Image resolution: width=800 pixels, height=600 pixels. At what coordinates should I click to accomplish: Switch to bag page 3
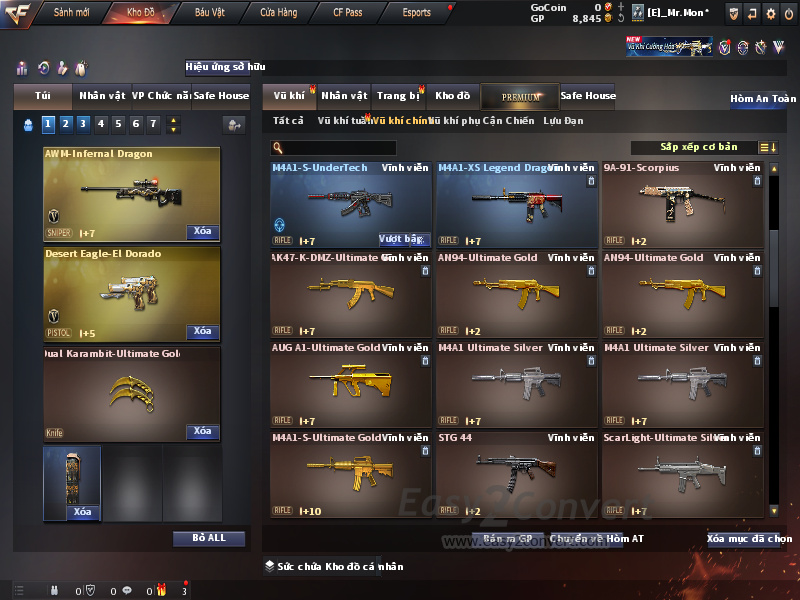(x=83, y=124)
